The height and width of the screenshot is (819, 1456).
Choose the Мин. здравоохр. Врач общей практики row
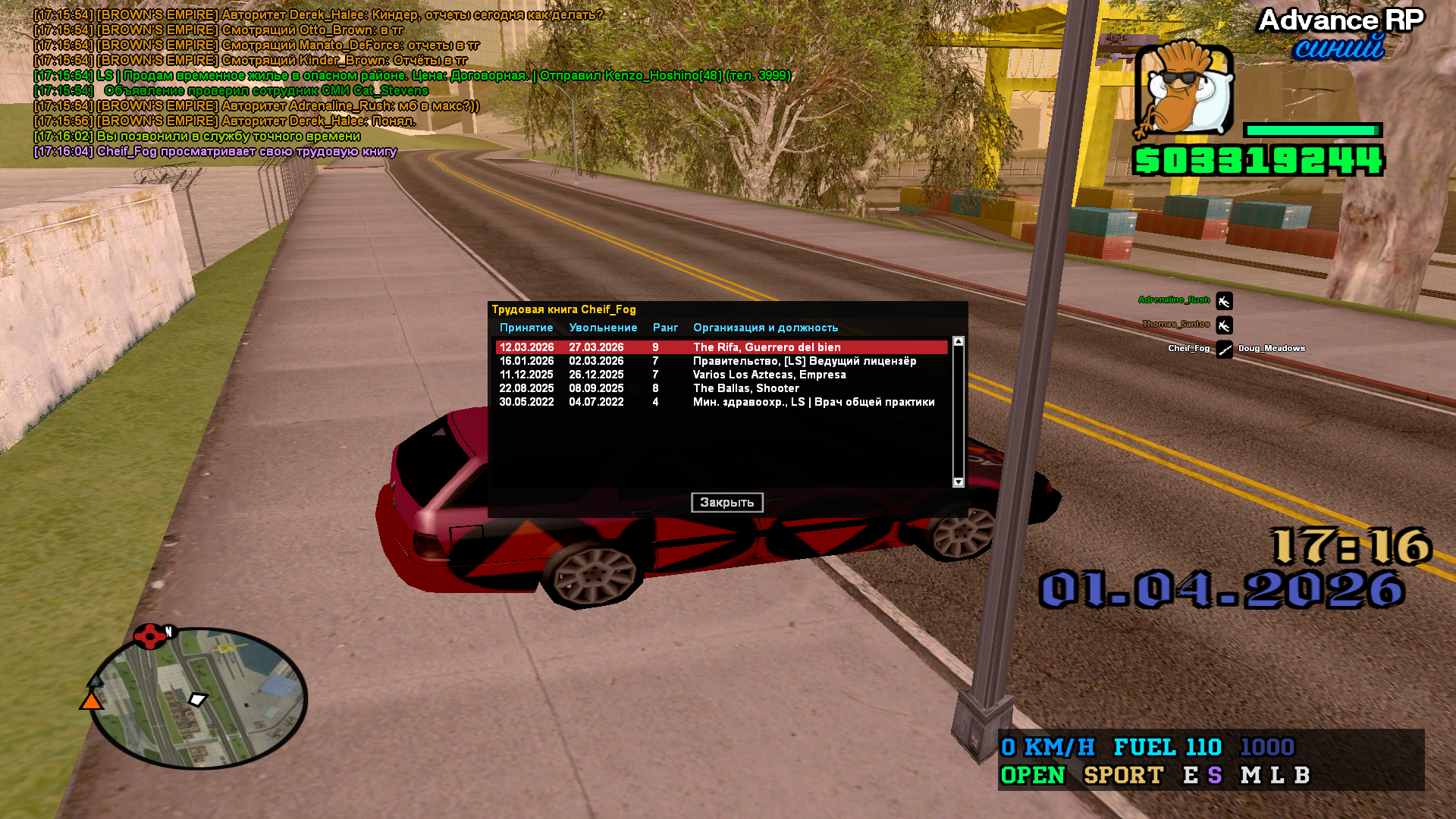[720, 402]
